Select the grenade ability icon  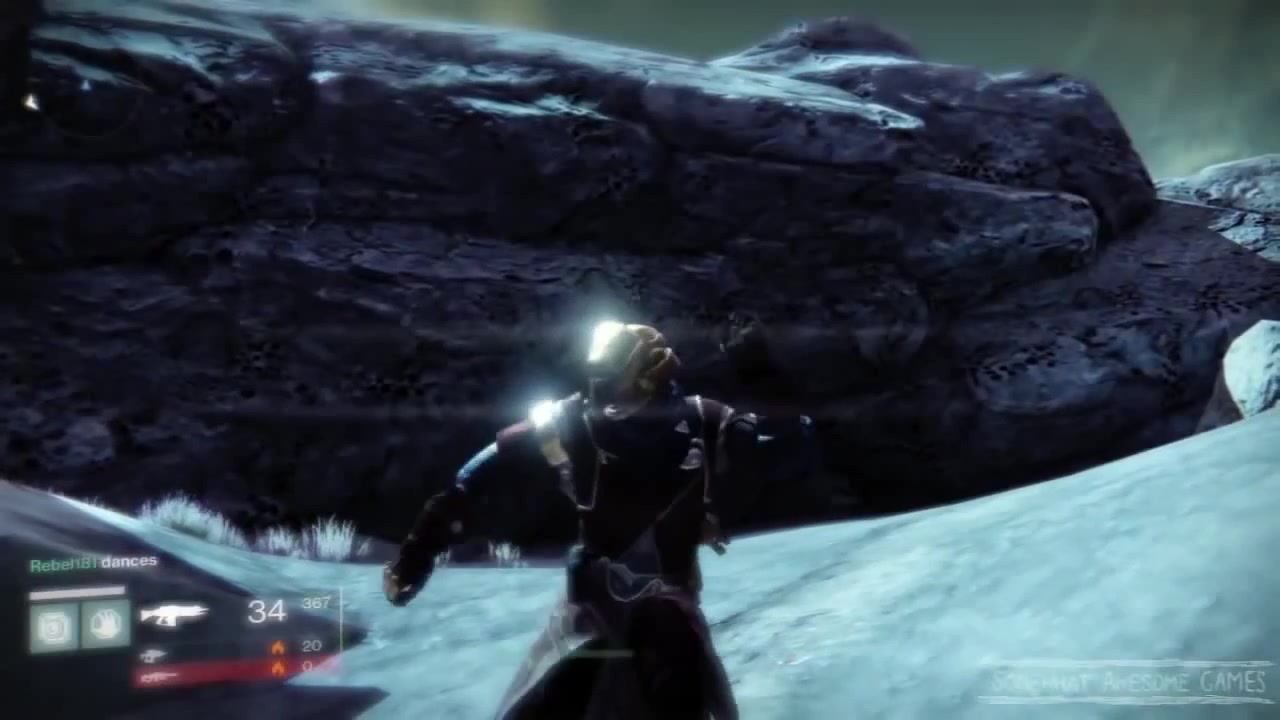[x=54, y=627]
